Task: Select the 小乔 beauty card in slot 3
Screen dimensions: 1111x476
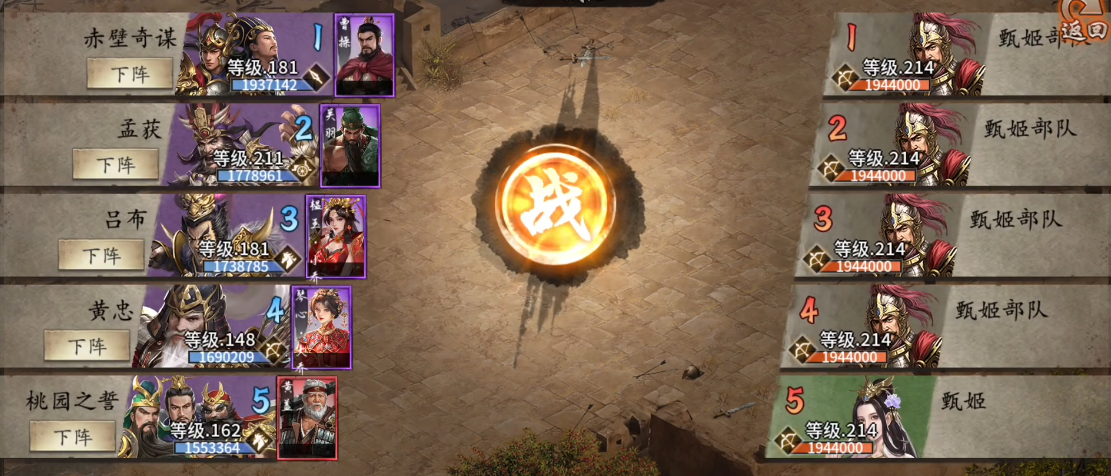Action: click(x=335, y=236)
